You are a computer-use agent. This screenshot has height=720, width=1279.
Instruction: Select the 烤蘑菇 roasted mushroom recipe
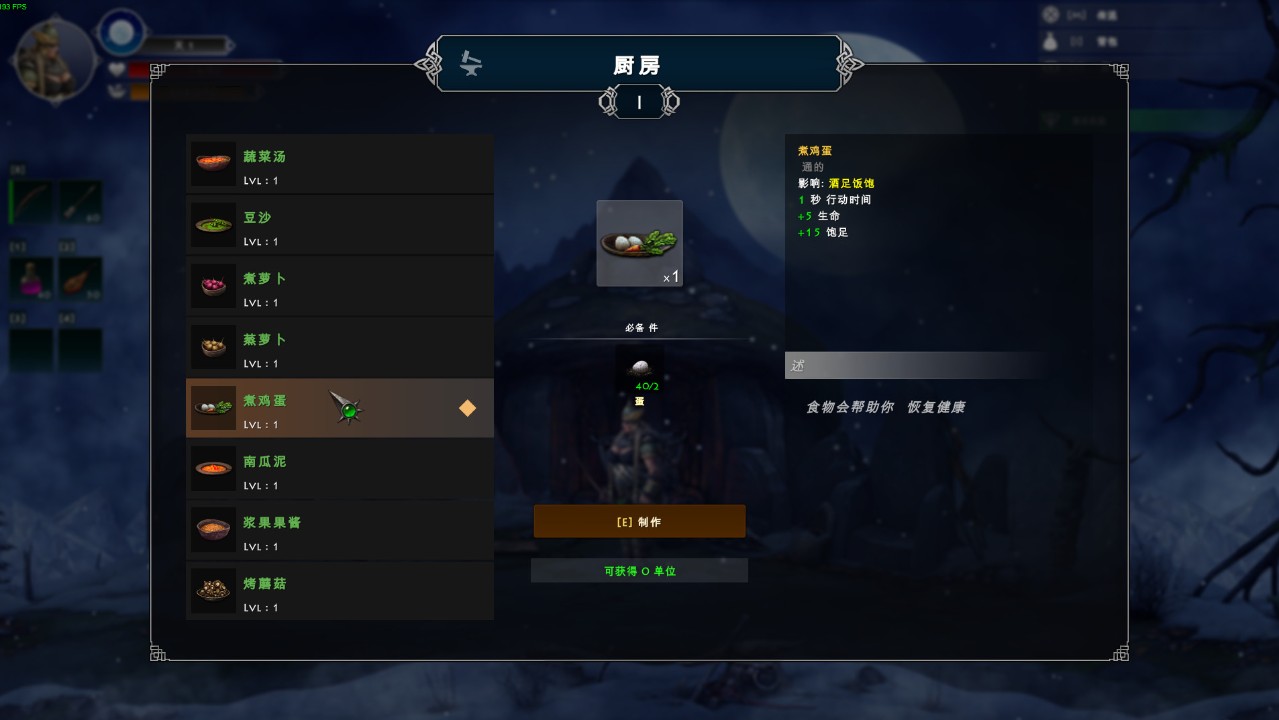(x=339, y=592)
